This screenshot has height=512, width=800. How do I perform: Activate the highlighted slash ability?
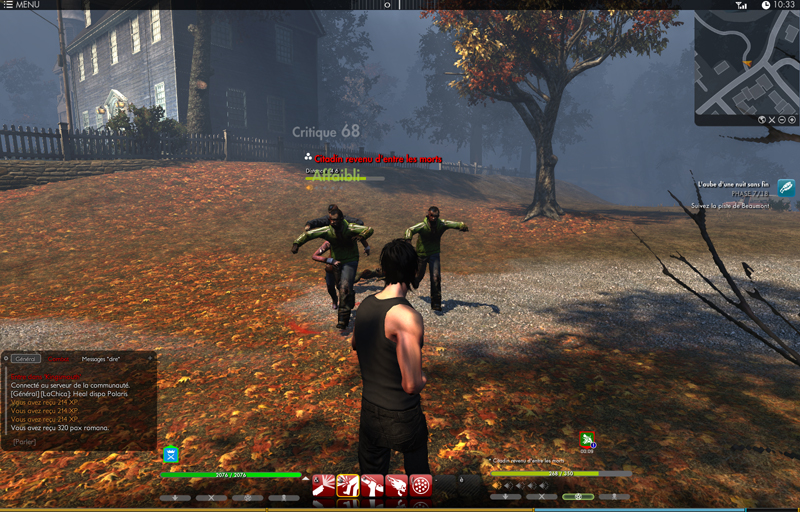[348, 486]
